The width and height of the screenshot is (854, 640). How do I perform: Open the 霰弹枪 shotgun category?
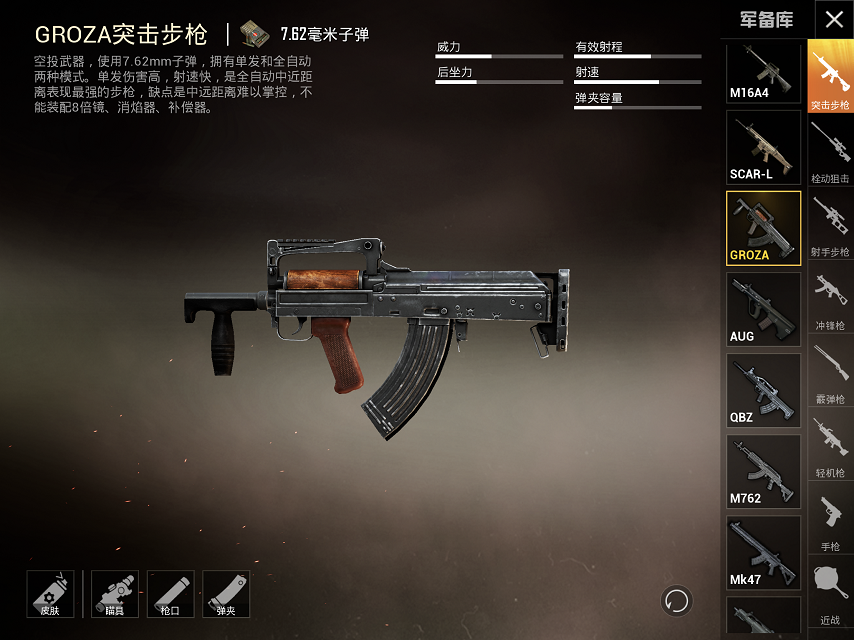[x=830, y=371]
